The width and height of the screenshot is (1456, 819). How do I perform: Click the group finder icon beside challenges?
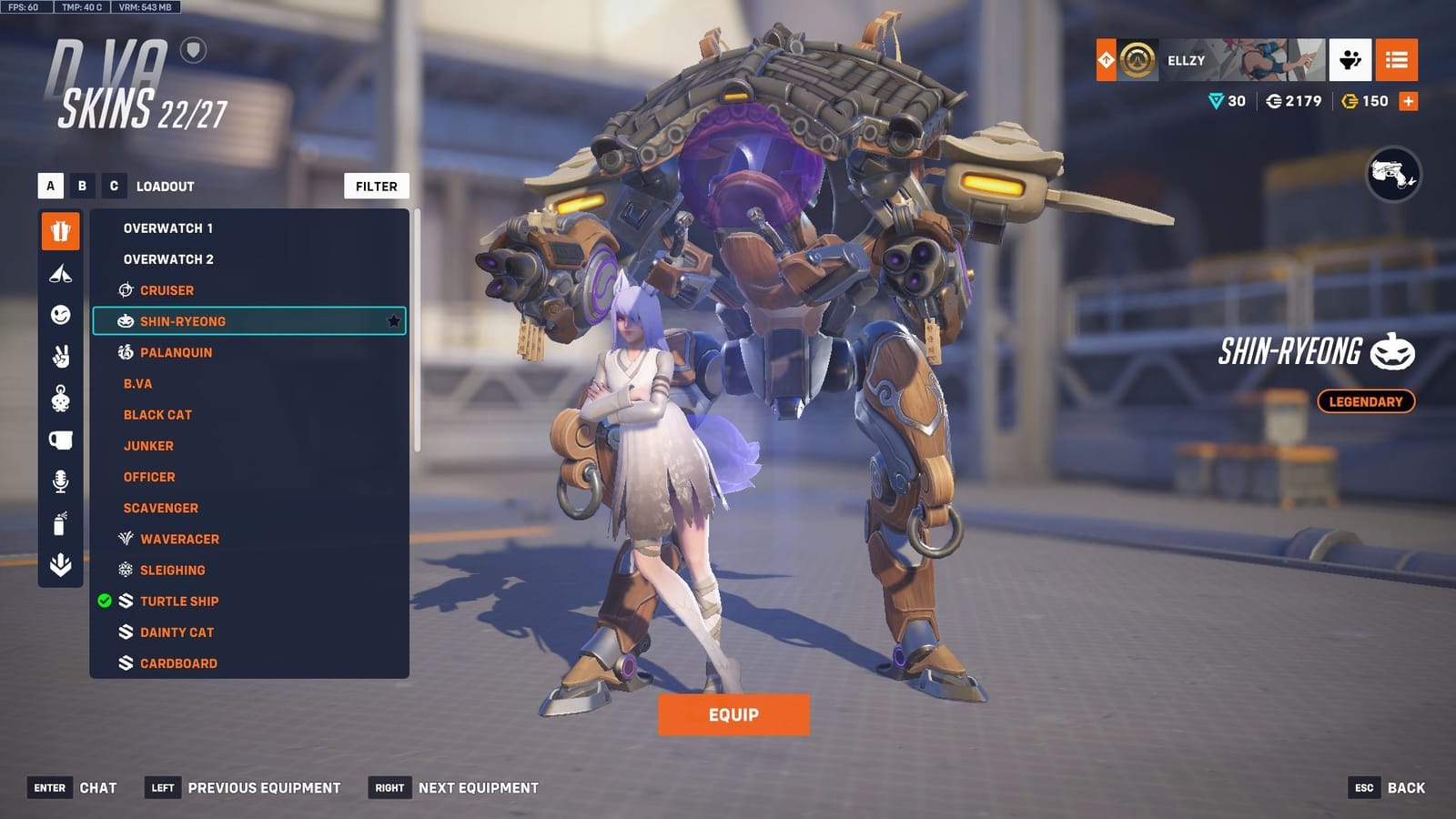coord(1350,61)
